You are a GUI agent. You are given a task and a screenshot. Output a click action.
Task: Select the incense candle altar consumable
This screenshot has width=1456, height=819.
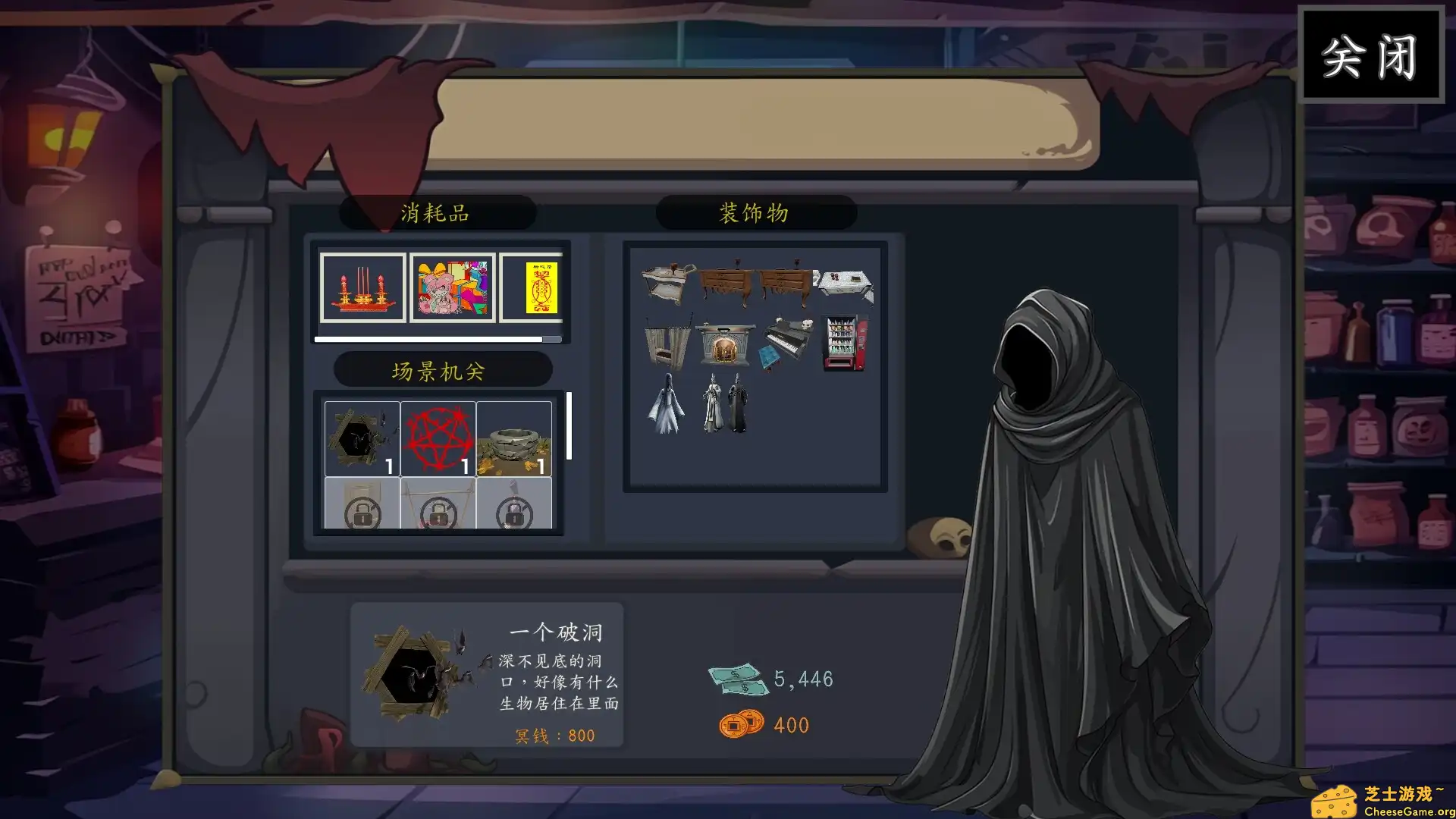pyautogui.click(x=362, y=288)
